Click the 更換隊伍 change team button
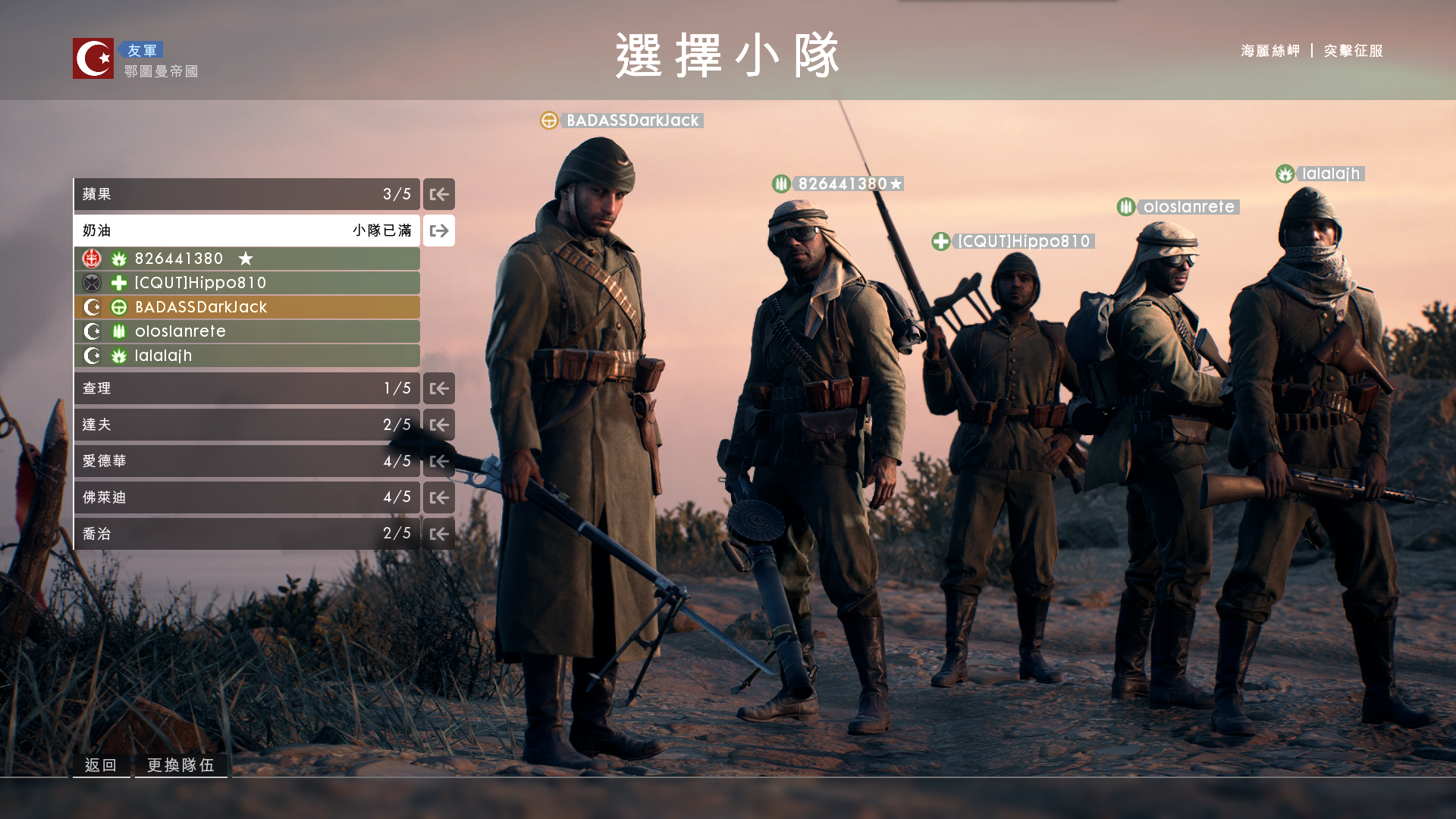Screen dimensions: 1456x819 pos(180,765)
